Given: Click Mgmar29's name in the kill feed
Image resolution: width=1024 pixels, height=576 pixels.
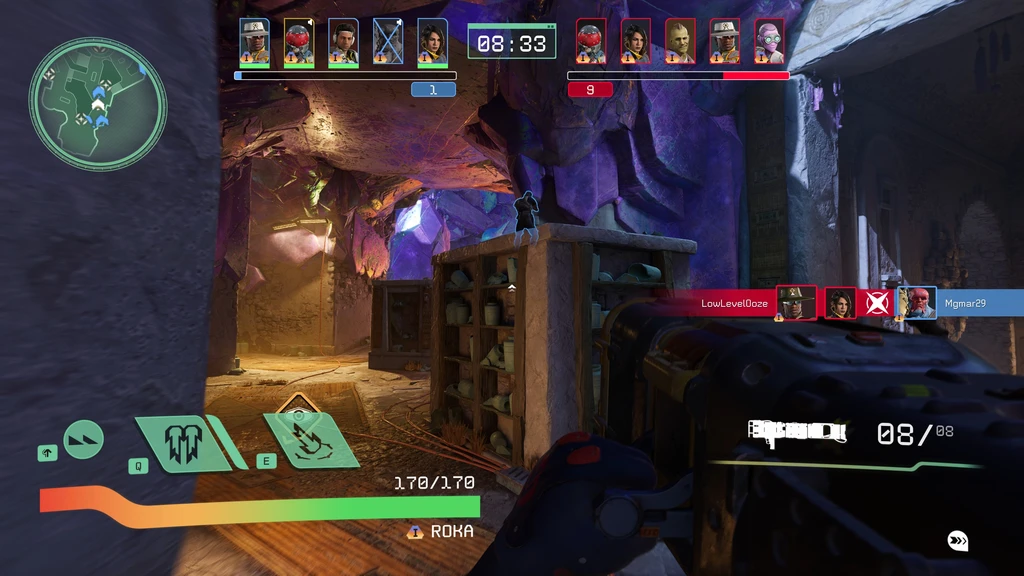Looking at the screenshot, I should (x=965, y=303).
